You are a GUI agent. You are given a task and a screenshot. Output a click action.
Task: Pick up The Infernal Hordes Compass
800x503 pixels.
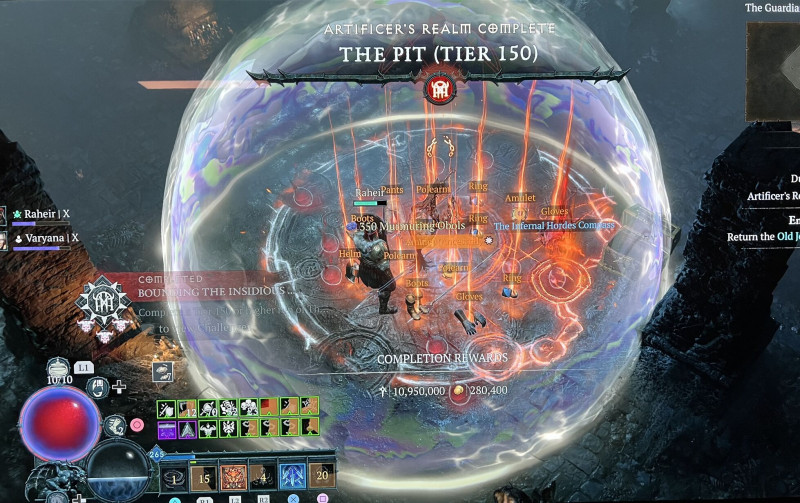553,226
